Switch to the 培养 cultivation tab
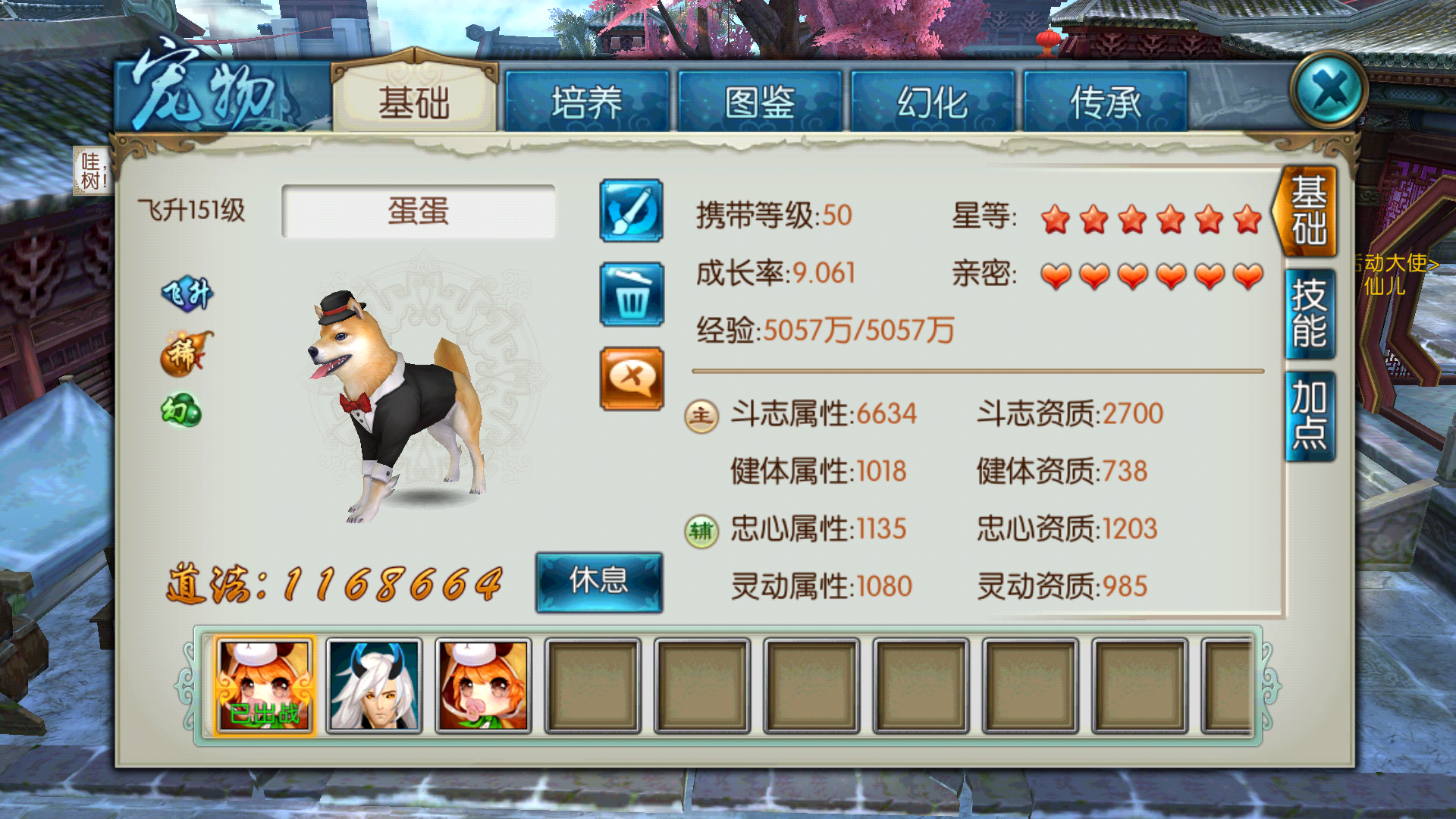 tap(588, 101)
